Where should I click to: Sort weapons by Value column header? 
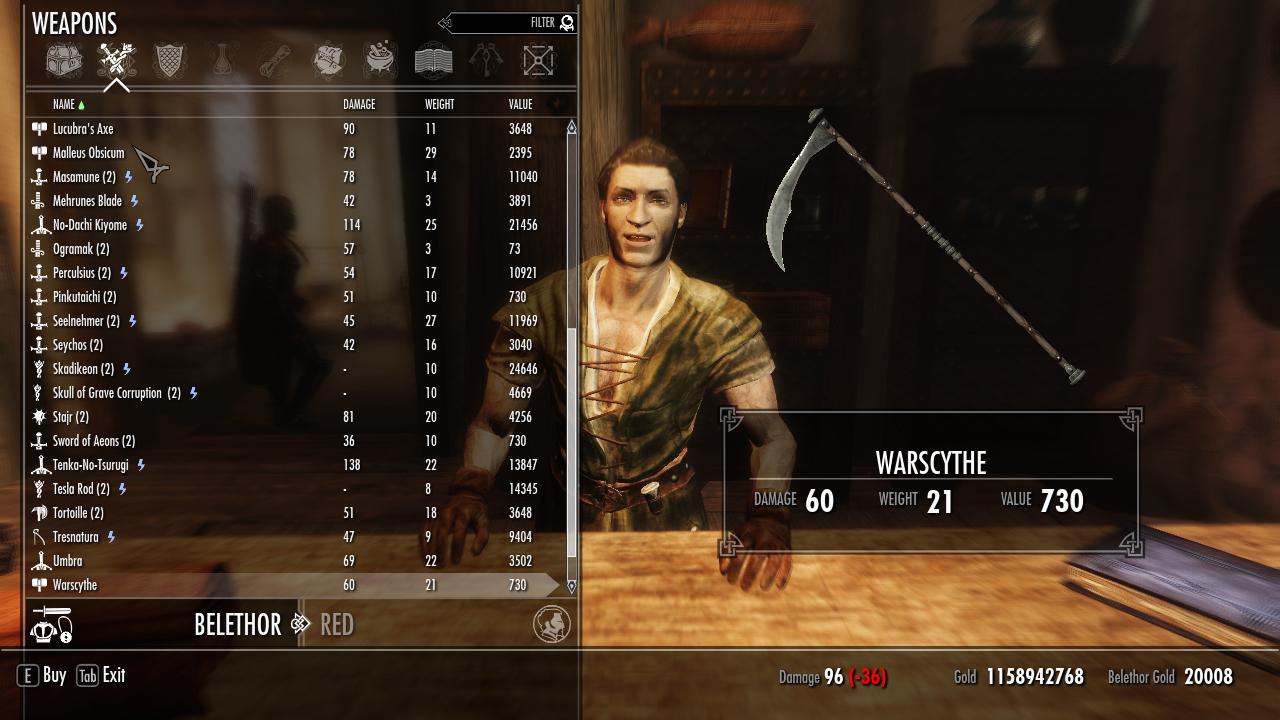[x=520, y=104]
